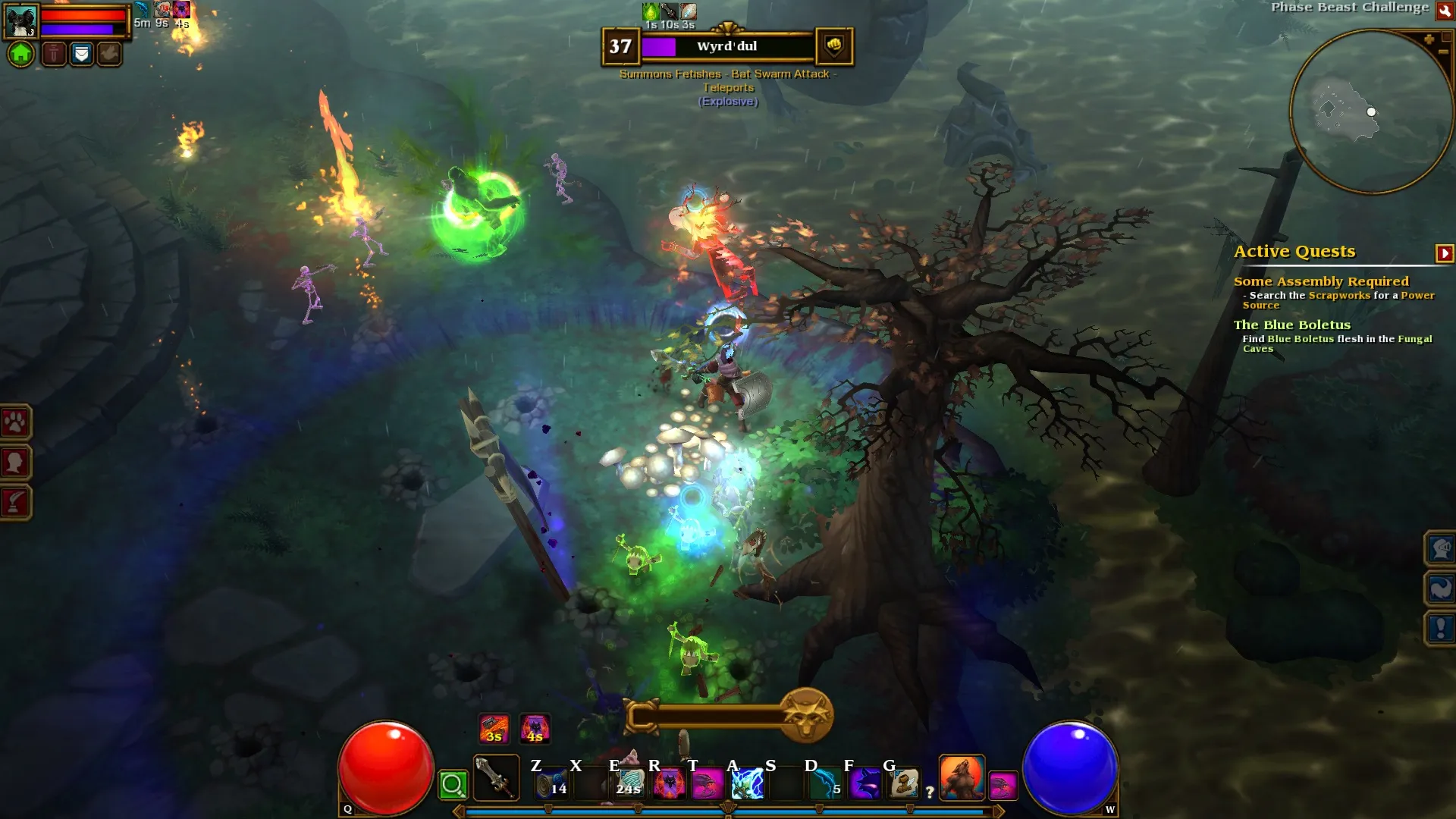Open the wrench settings menu
1456x819 pixels.
click(1445, 11)
